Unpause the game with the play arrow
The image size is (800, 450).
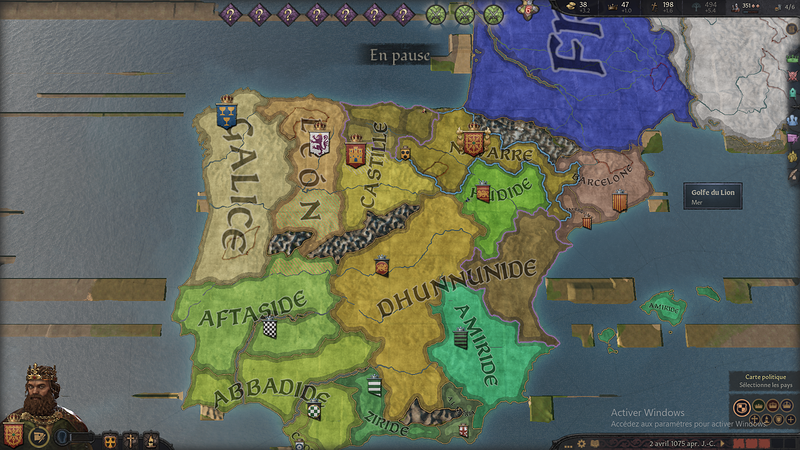click(722, 443)
